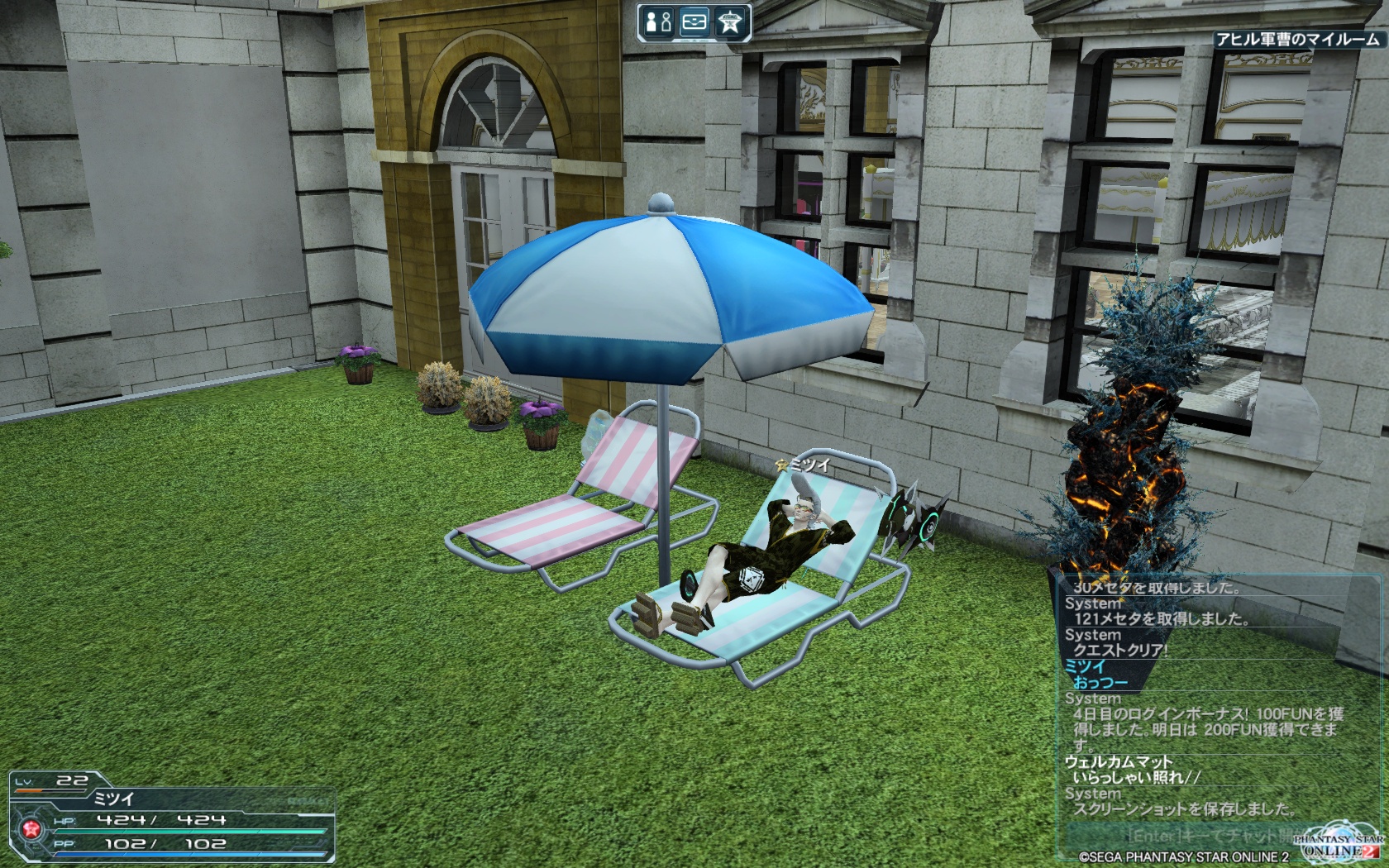Select ミツイ's おっつー chat message
The height and width of the screenshot is (868, 1389).
tap(1100, 683)
